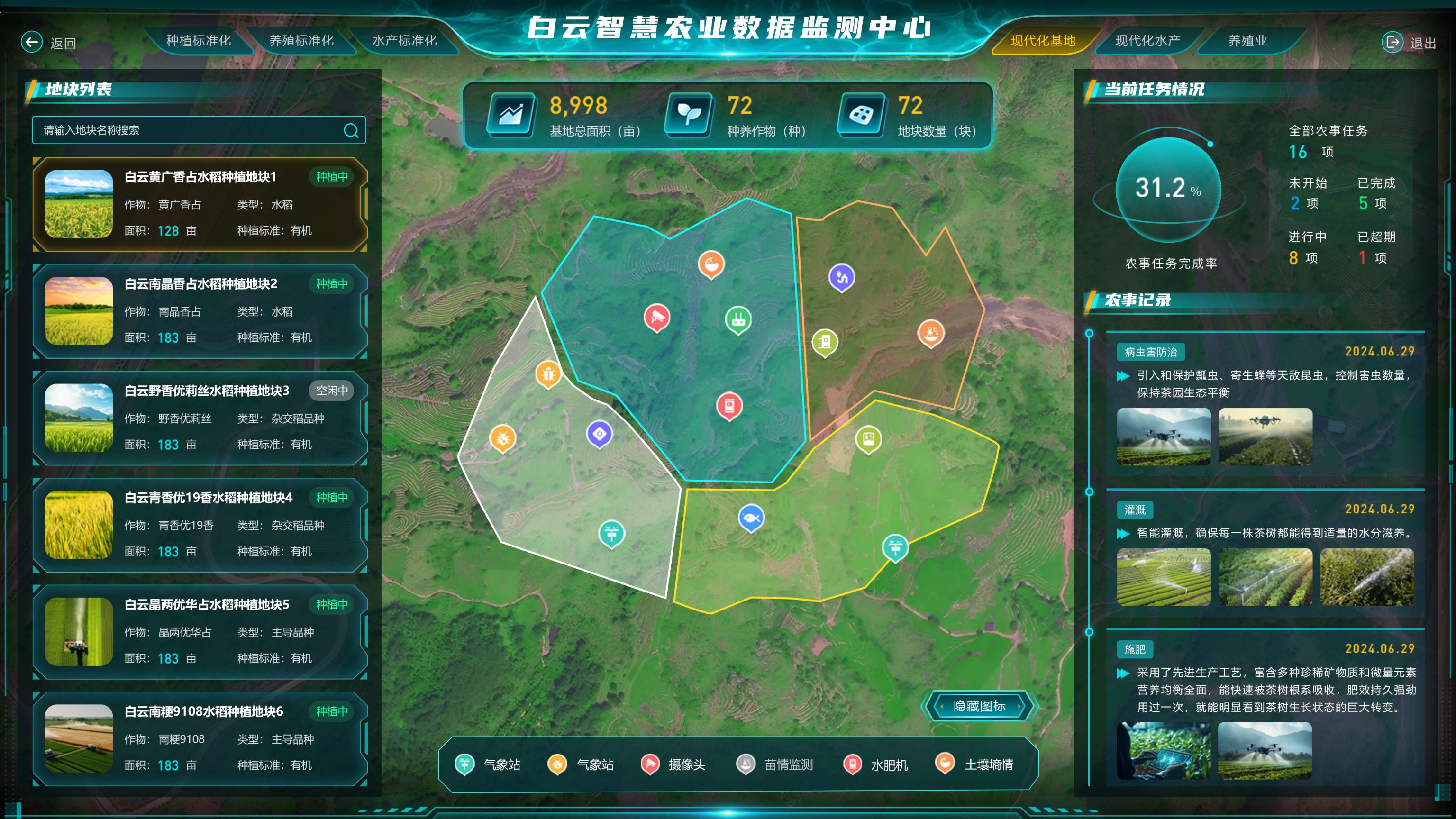Open the 养殖标准化 tab
The image size is (1456, 819).
point(301,41)
